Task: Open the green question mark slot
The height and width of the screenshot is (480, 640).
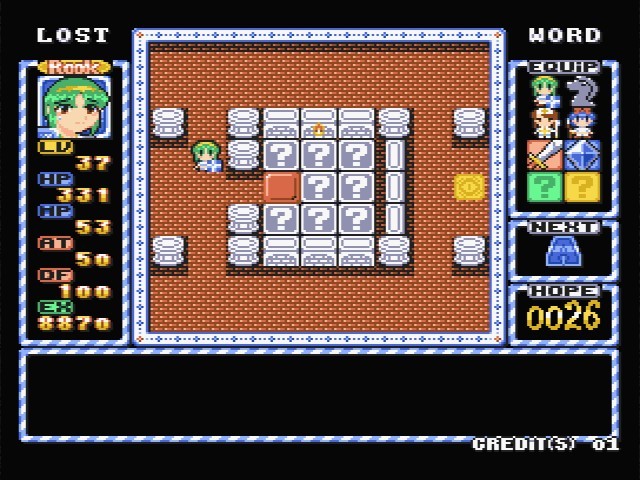Action: point(545,189)
